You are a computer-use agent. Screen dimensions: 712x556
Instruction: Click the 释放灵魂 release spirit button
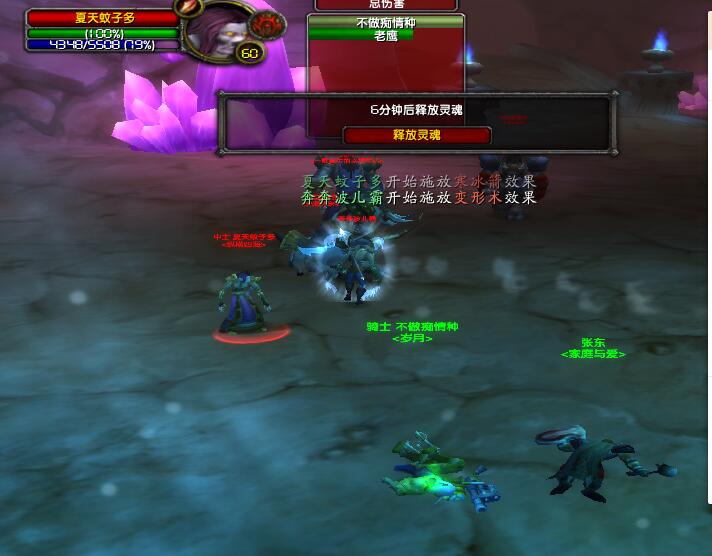tap(417, 135)
